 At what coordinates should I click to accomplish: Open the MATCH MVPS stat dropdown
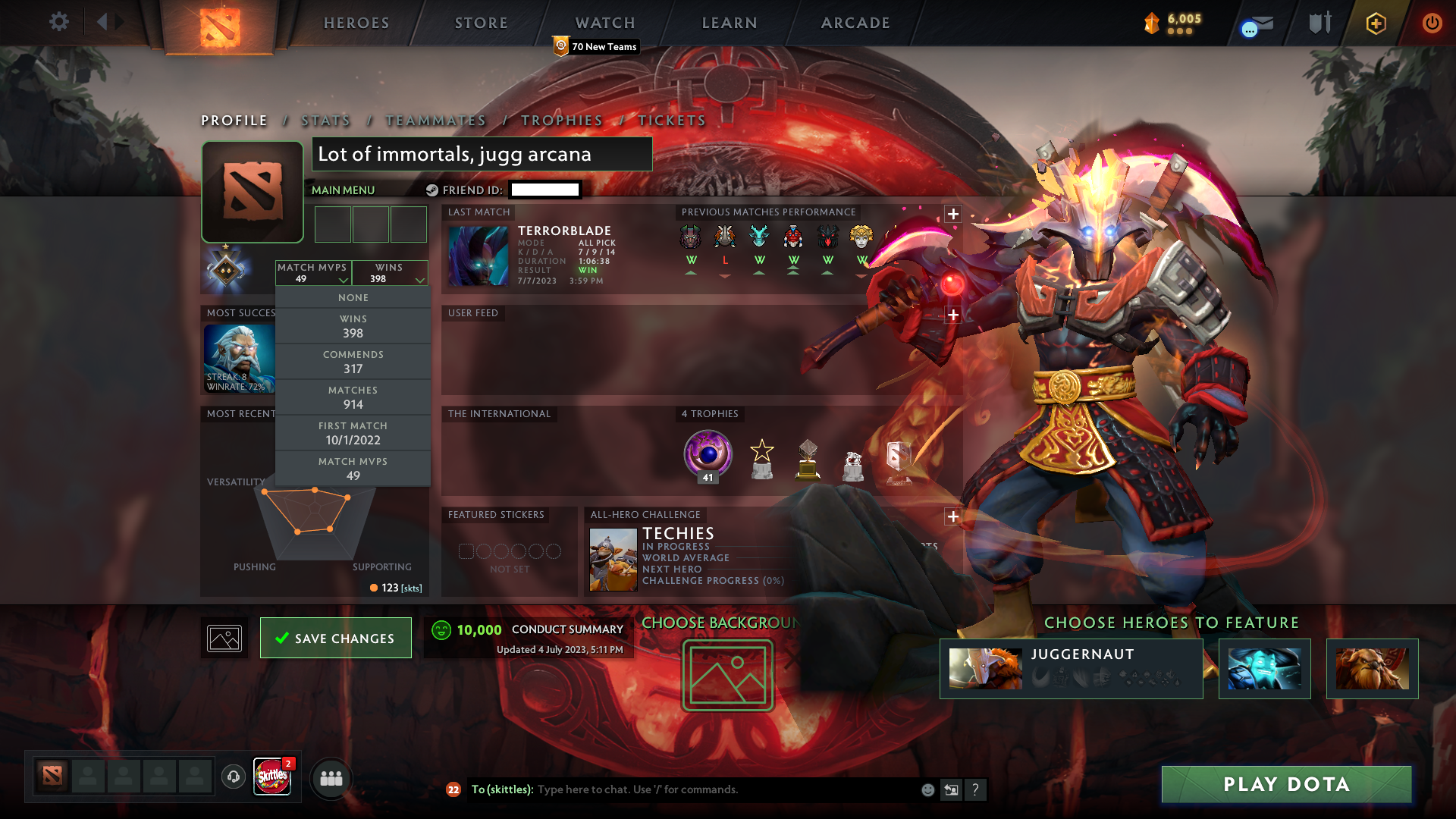coord(312,273)
